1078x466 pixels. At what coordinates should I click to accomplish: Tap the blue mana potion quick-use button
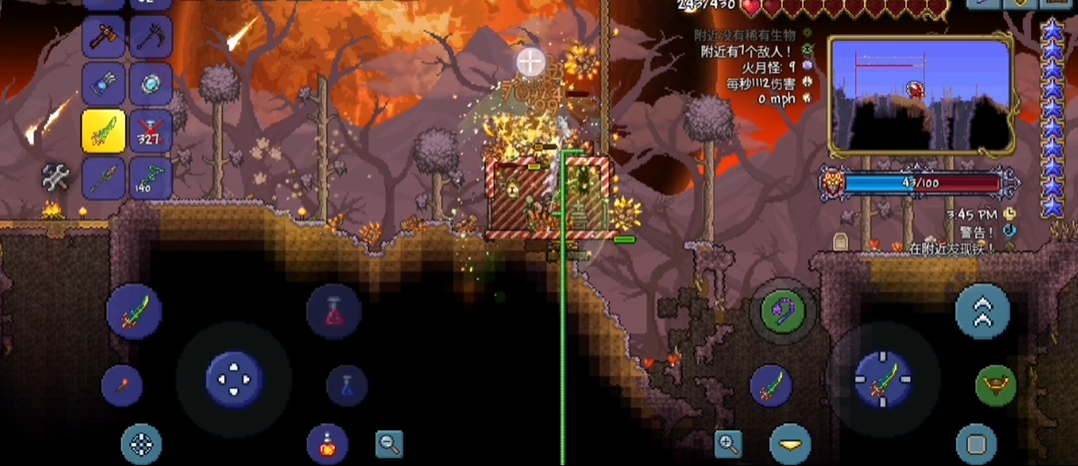346,386
